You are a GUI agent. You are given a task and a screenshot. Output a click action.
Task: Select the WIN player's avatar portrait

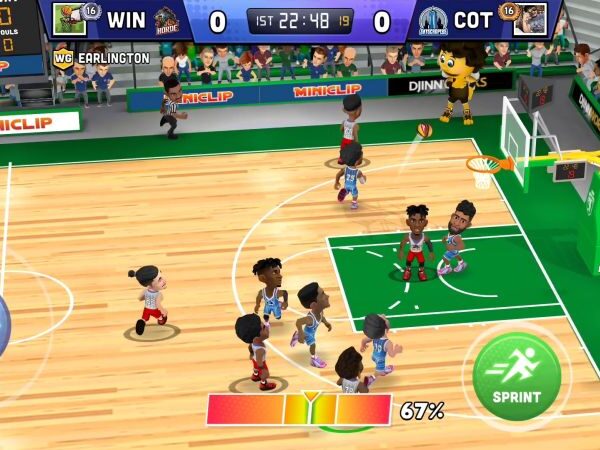[68, 19]
